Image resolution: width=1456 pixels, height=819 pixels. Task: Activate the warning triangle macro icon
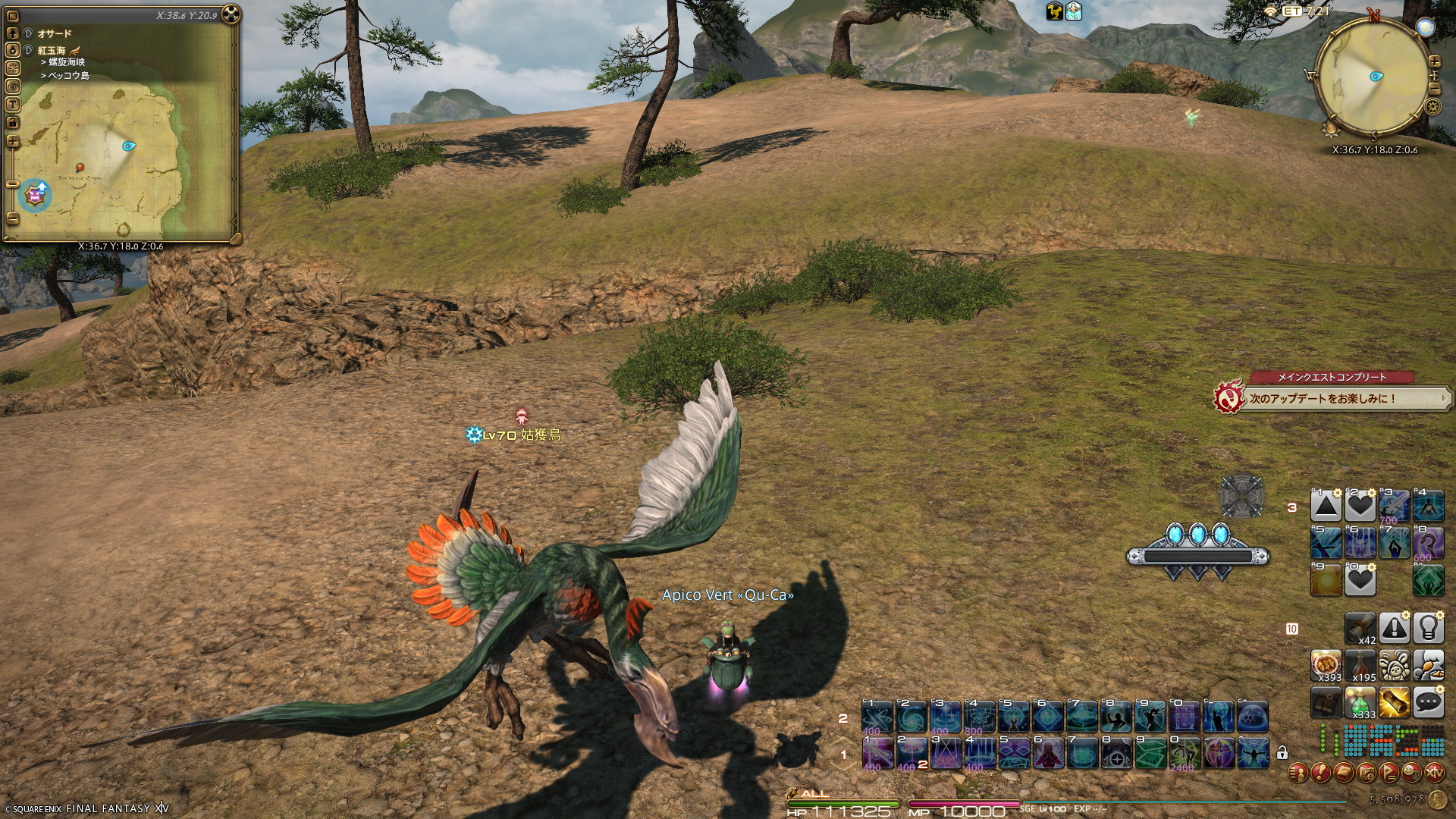[1394, 628]
